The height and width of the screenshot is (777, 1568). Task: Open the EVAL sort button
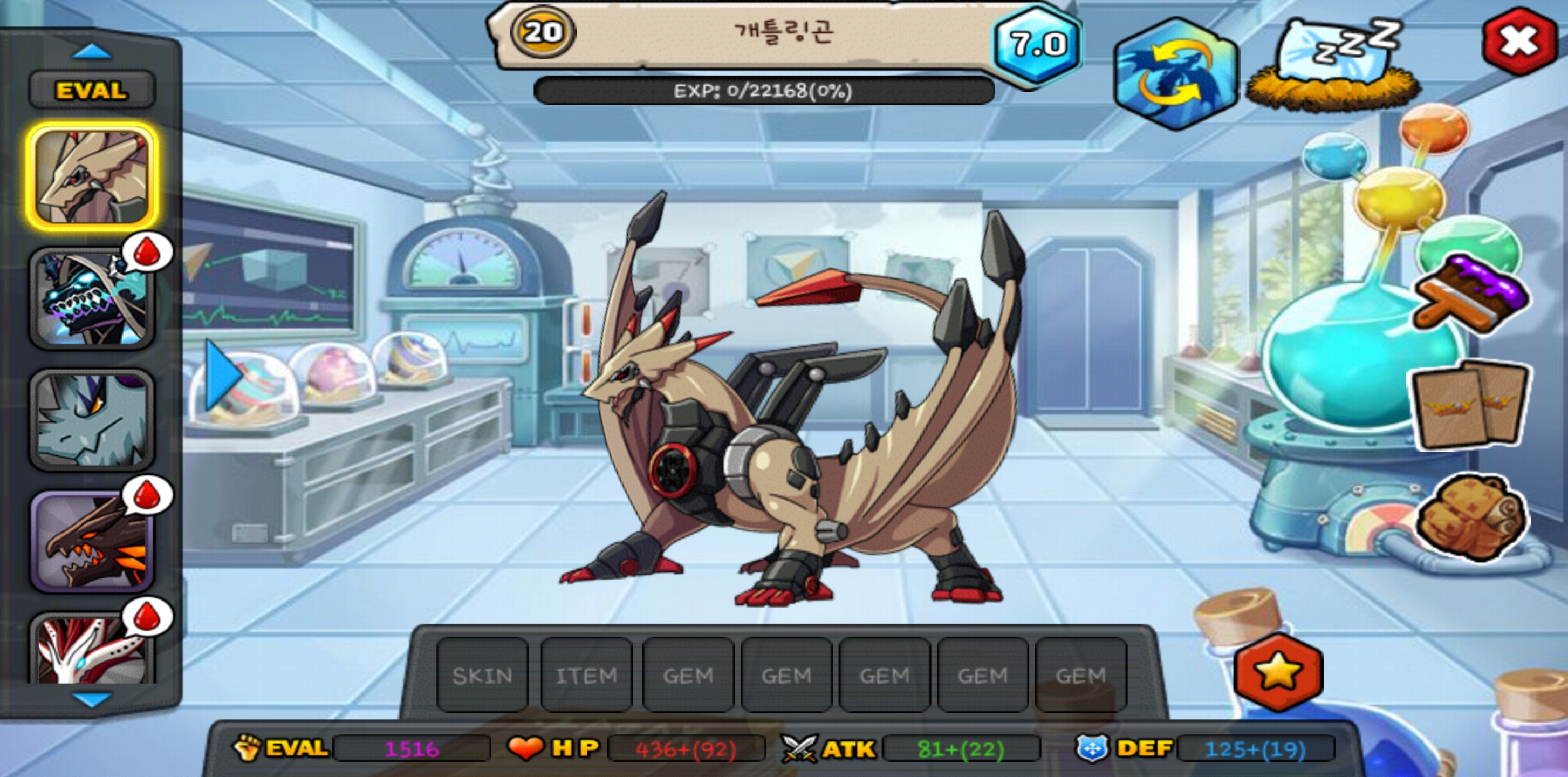pyautogui.click(x=91, y=90)
